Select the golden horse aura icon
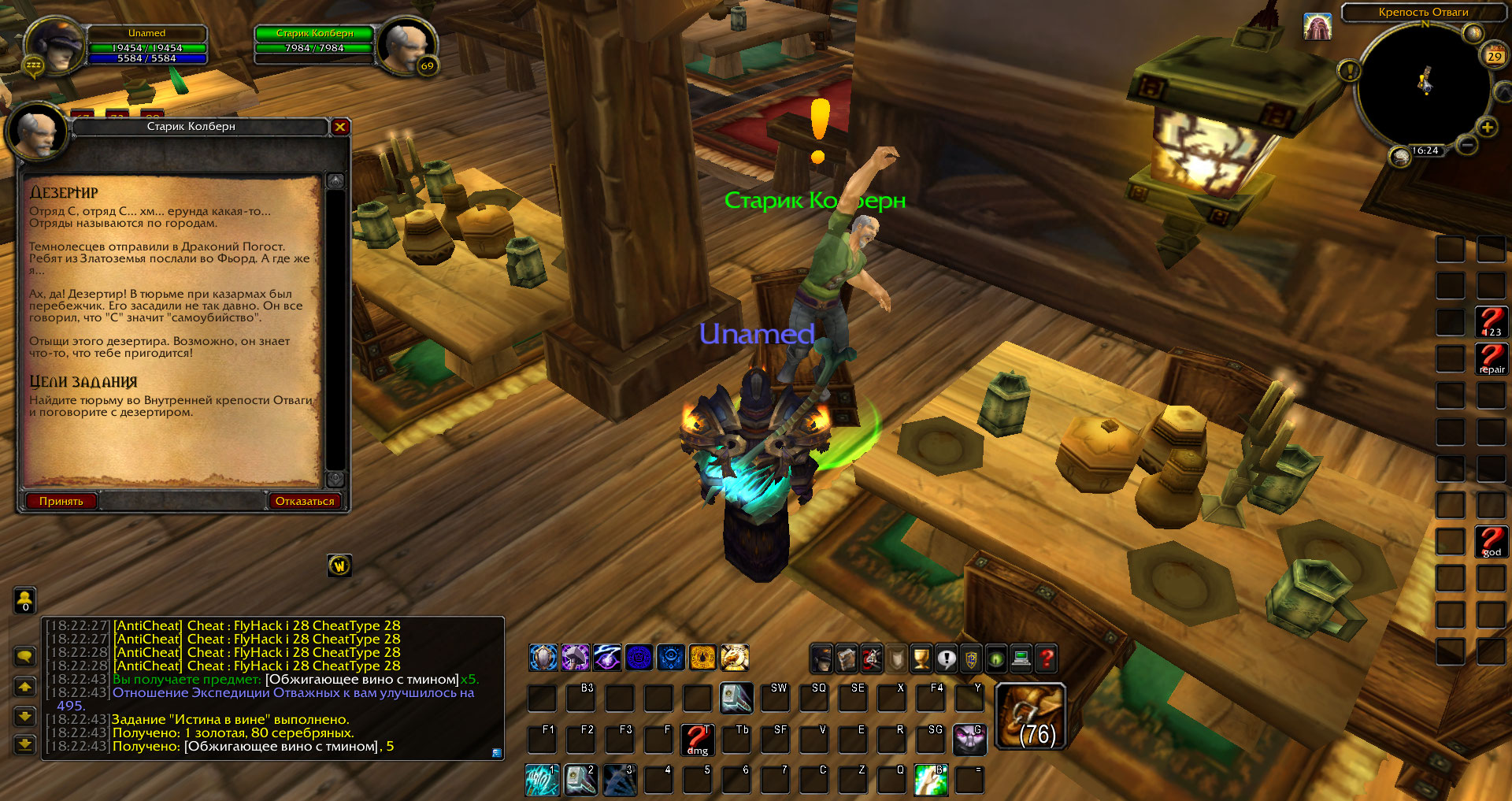The image size is (1512, 801). 734,658
